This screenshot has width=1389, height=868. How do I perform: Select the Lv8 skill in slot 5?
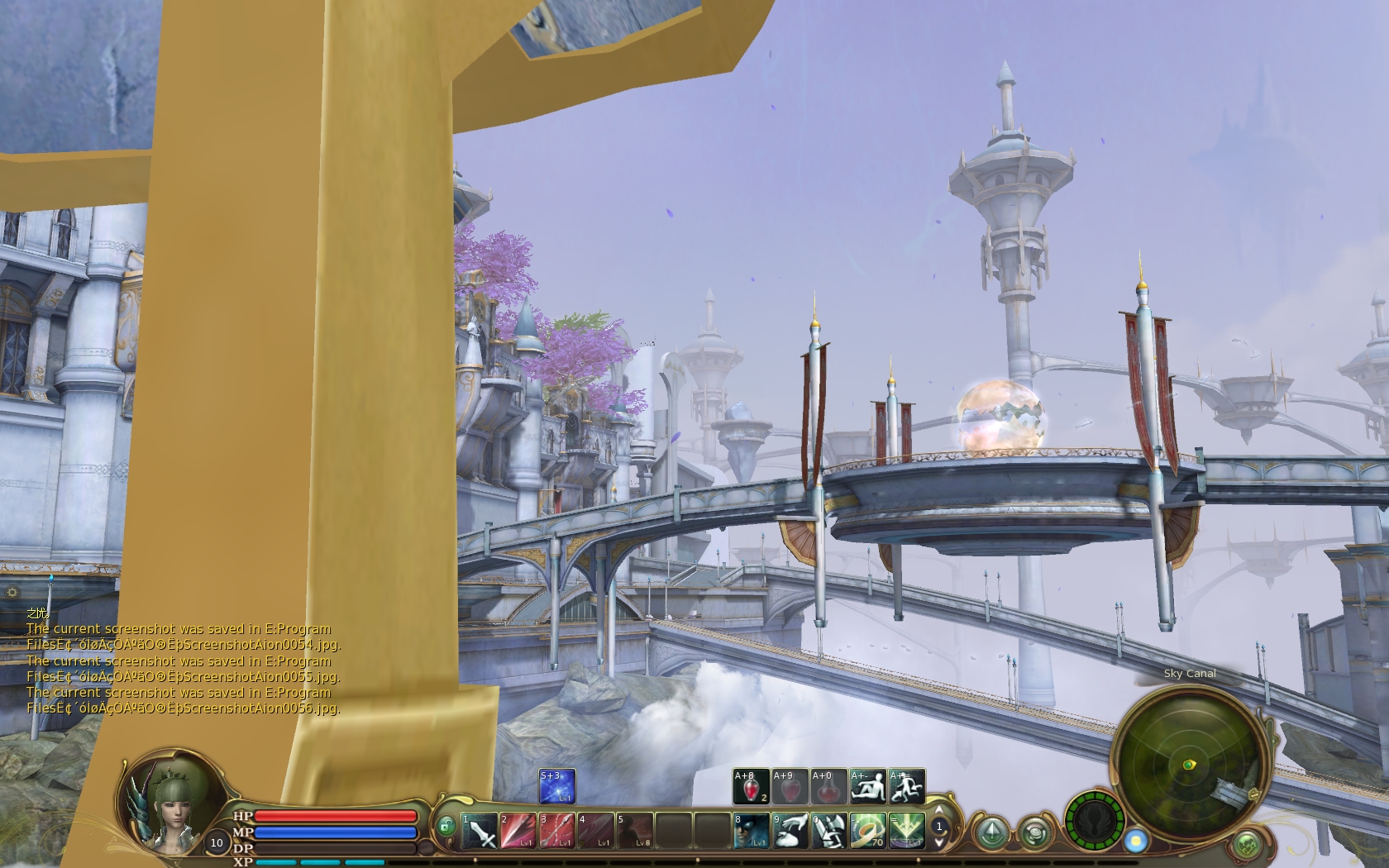(x=634, y=831)
